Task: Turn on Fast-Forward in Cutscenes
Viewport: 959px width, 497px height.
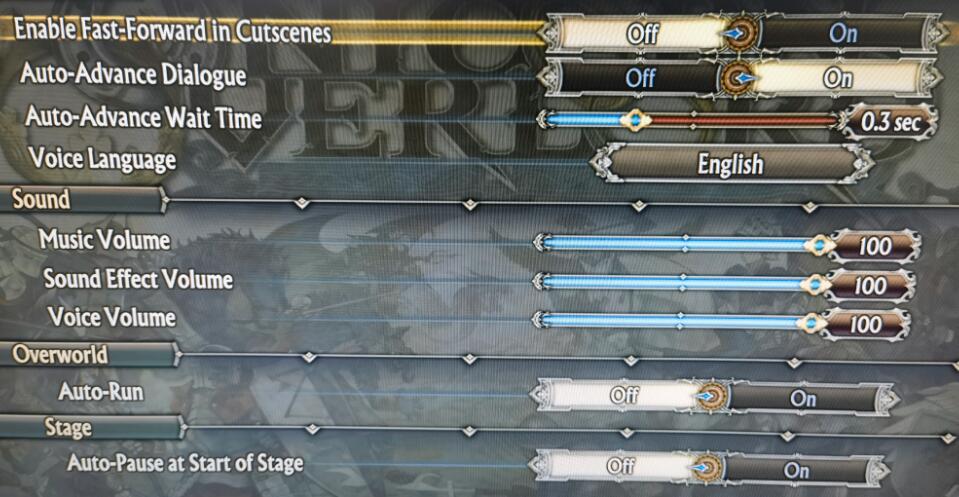Action: 842,32
